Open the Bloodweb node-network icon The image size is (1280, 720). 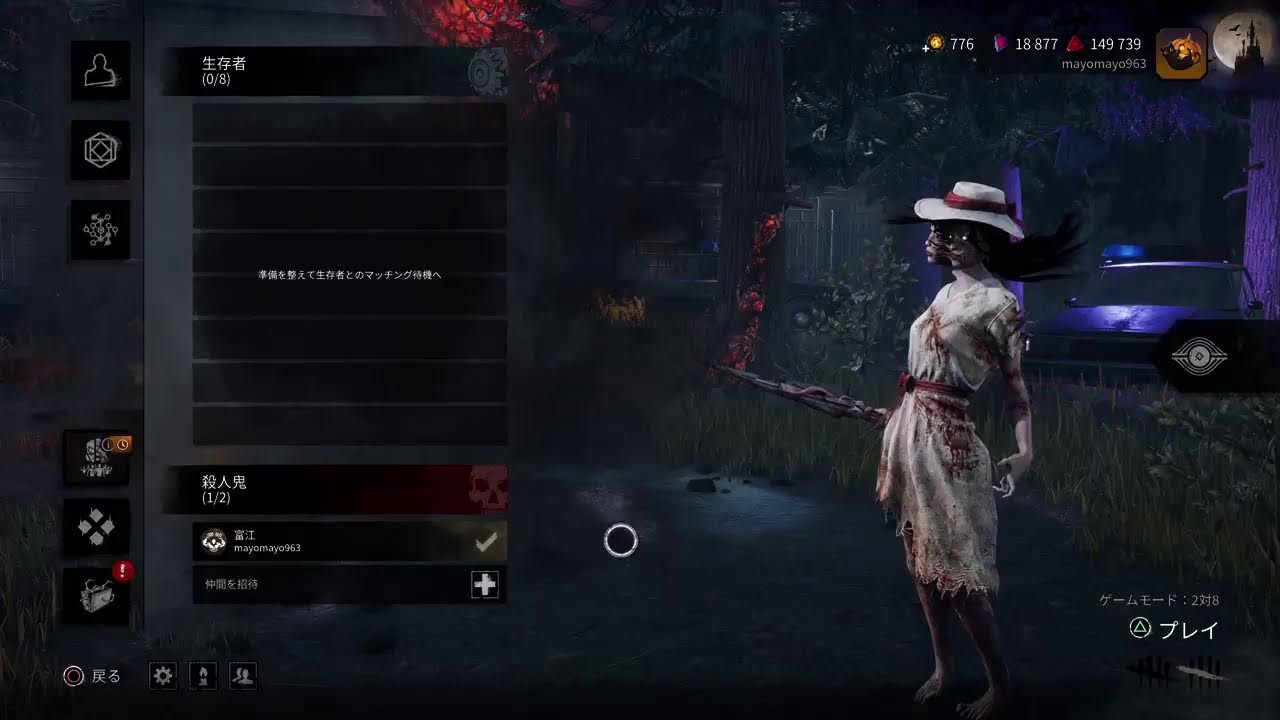(100, 230)
